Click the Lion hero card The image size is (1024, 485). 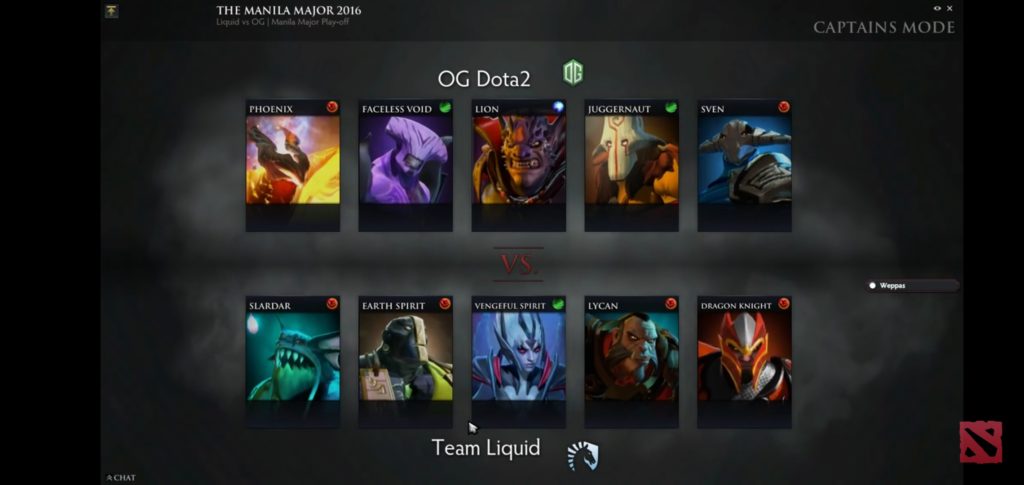pos(519,160)
